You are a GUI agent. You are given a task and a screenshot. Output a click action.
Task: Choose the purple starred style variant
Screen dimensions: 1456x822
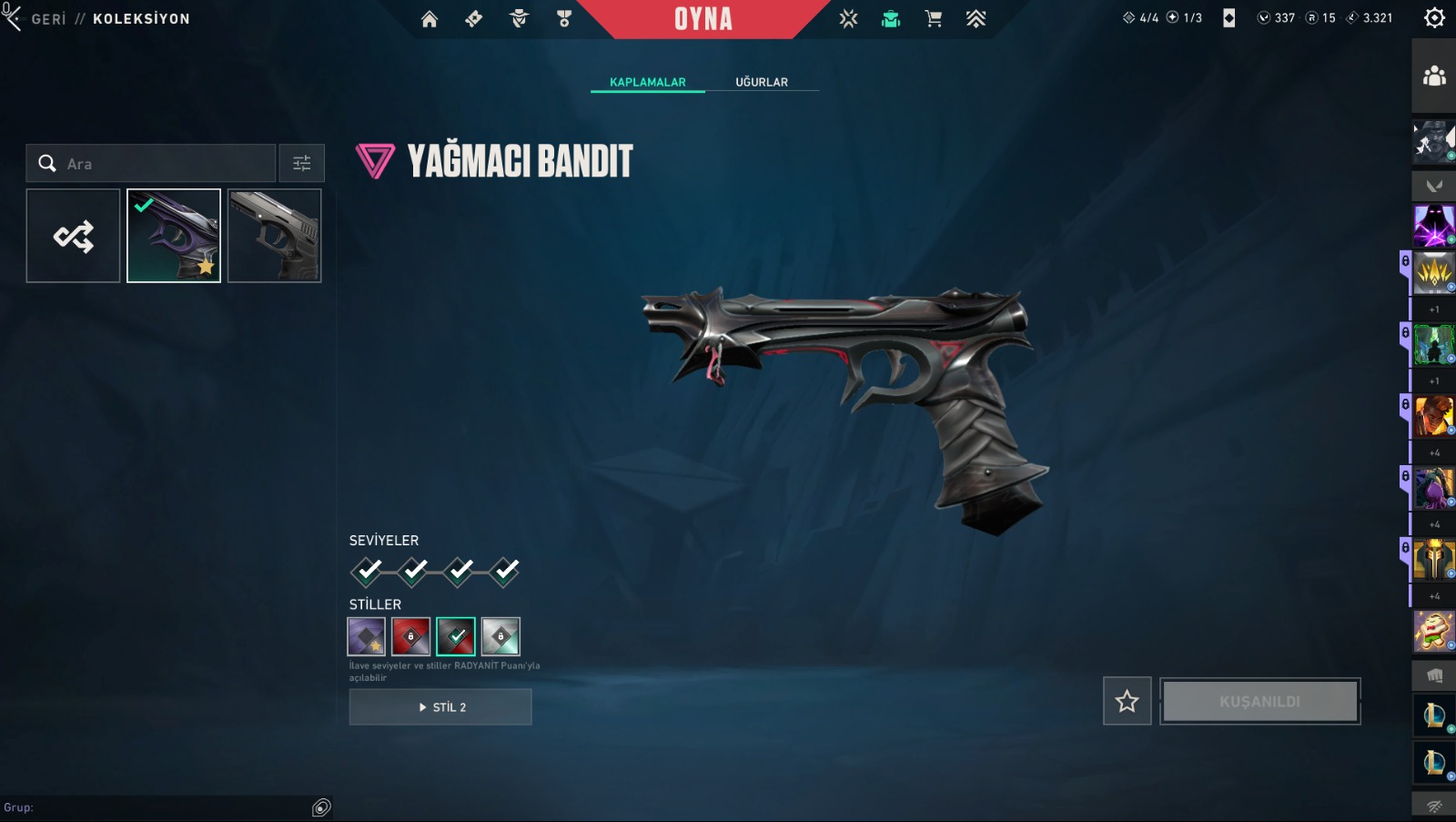click(366, 636)
